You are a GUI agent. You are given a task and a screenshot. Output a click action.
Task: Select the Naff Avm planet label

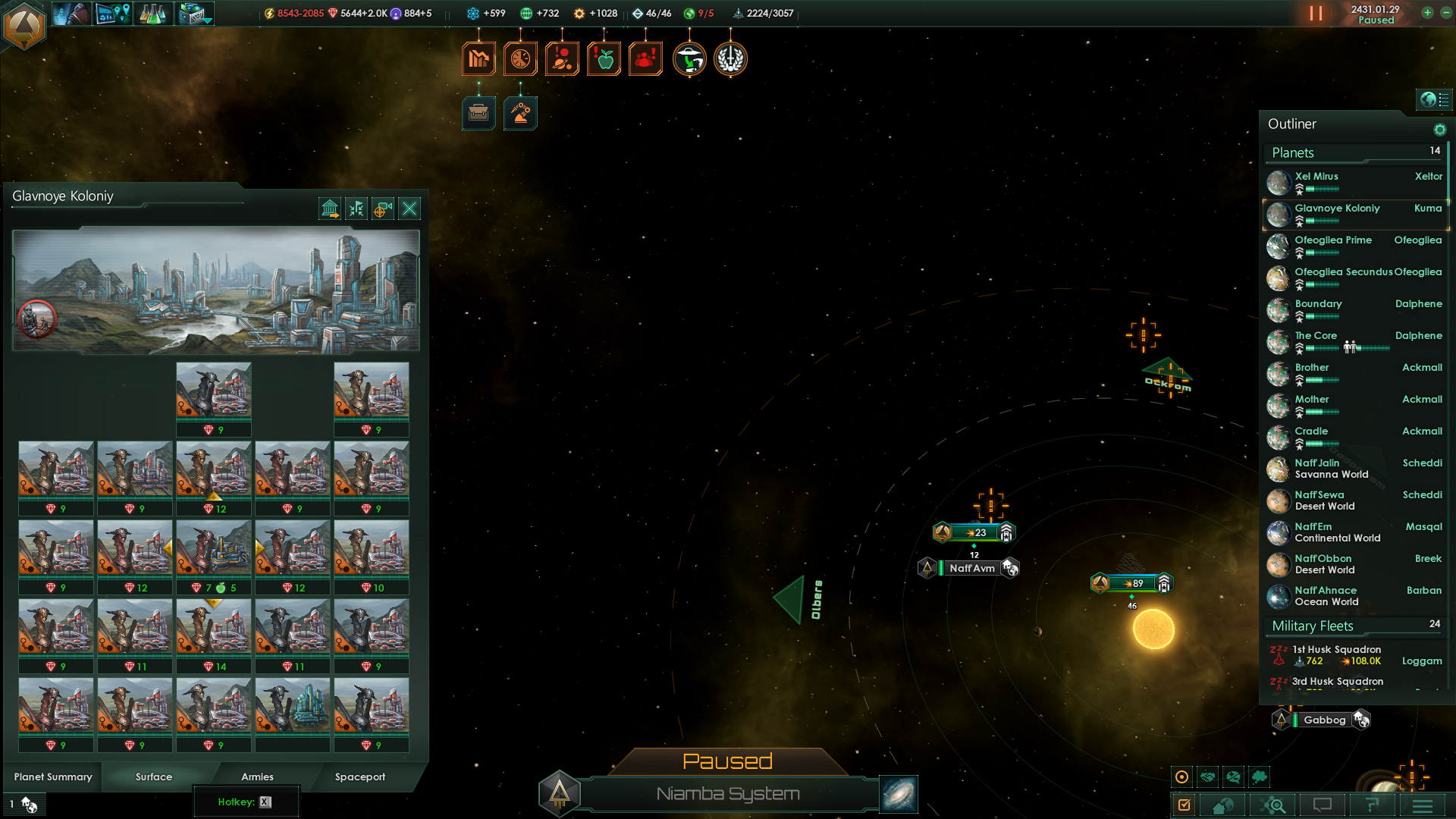point(971,568)
